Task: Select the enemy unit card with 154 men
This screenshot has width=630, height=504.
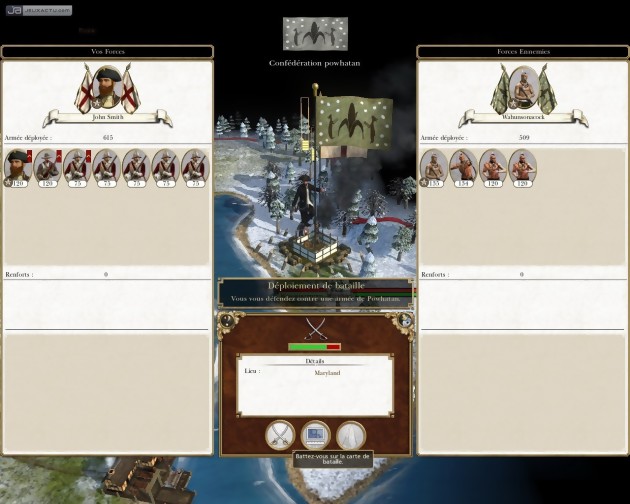Action: 463,166
